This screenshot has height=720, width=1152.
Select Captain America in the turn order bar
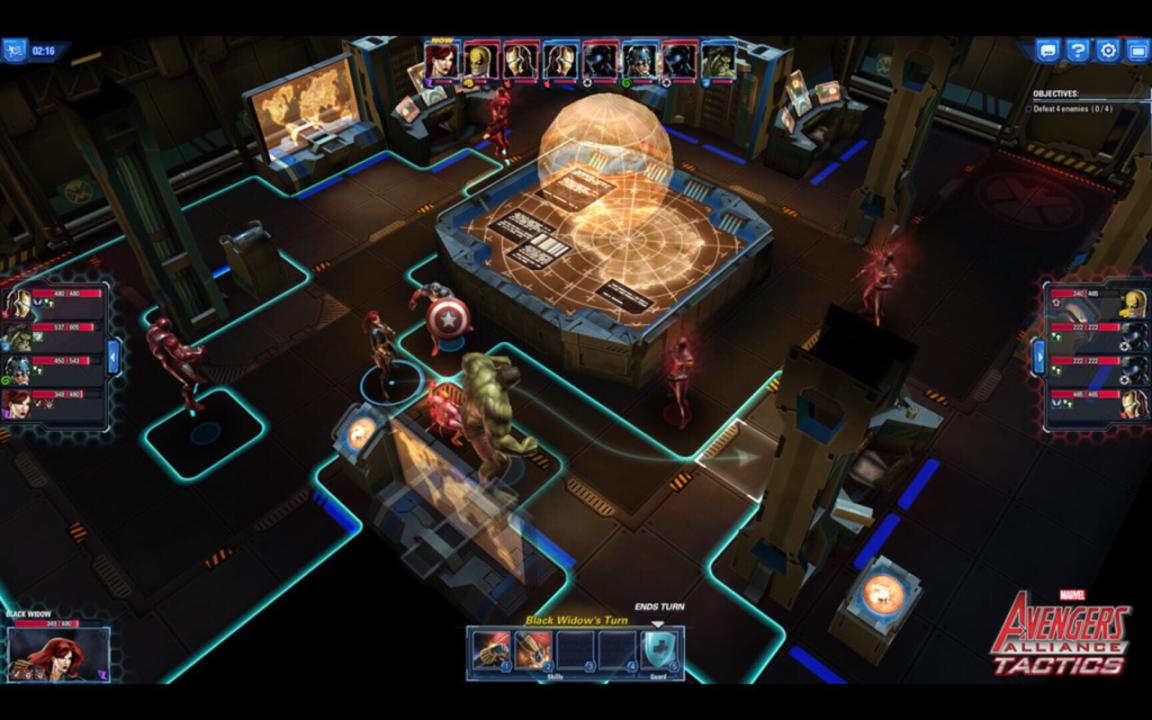click(639, 61)
